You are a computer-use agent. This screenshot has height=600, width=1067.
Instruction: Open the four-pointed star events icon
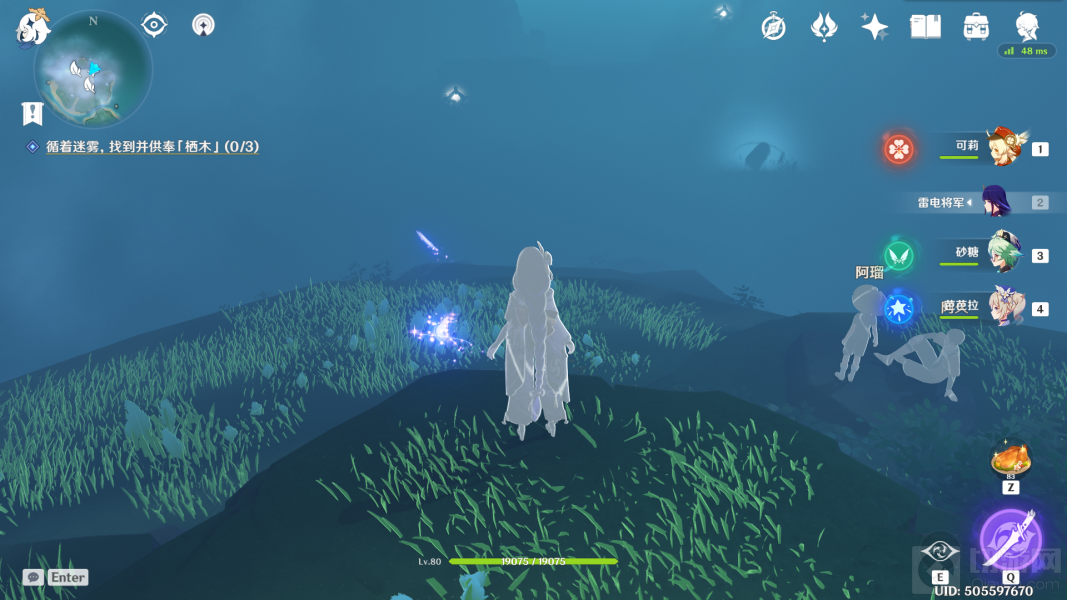click(874, 27)
